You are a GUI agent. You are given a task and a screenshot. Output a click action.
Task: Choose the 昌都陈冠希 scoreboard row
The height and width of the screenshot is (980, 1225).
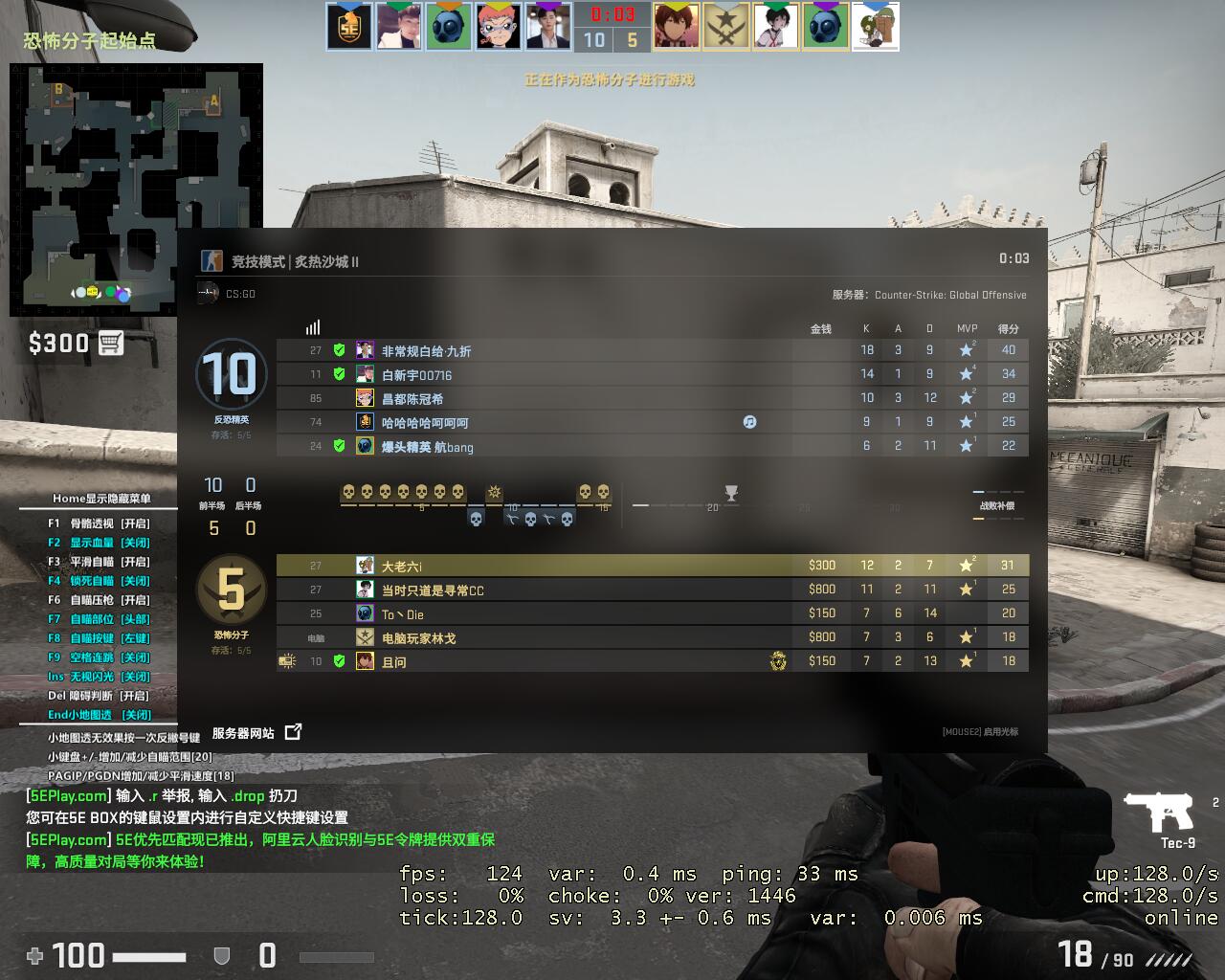tap(412, 399)
